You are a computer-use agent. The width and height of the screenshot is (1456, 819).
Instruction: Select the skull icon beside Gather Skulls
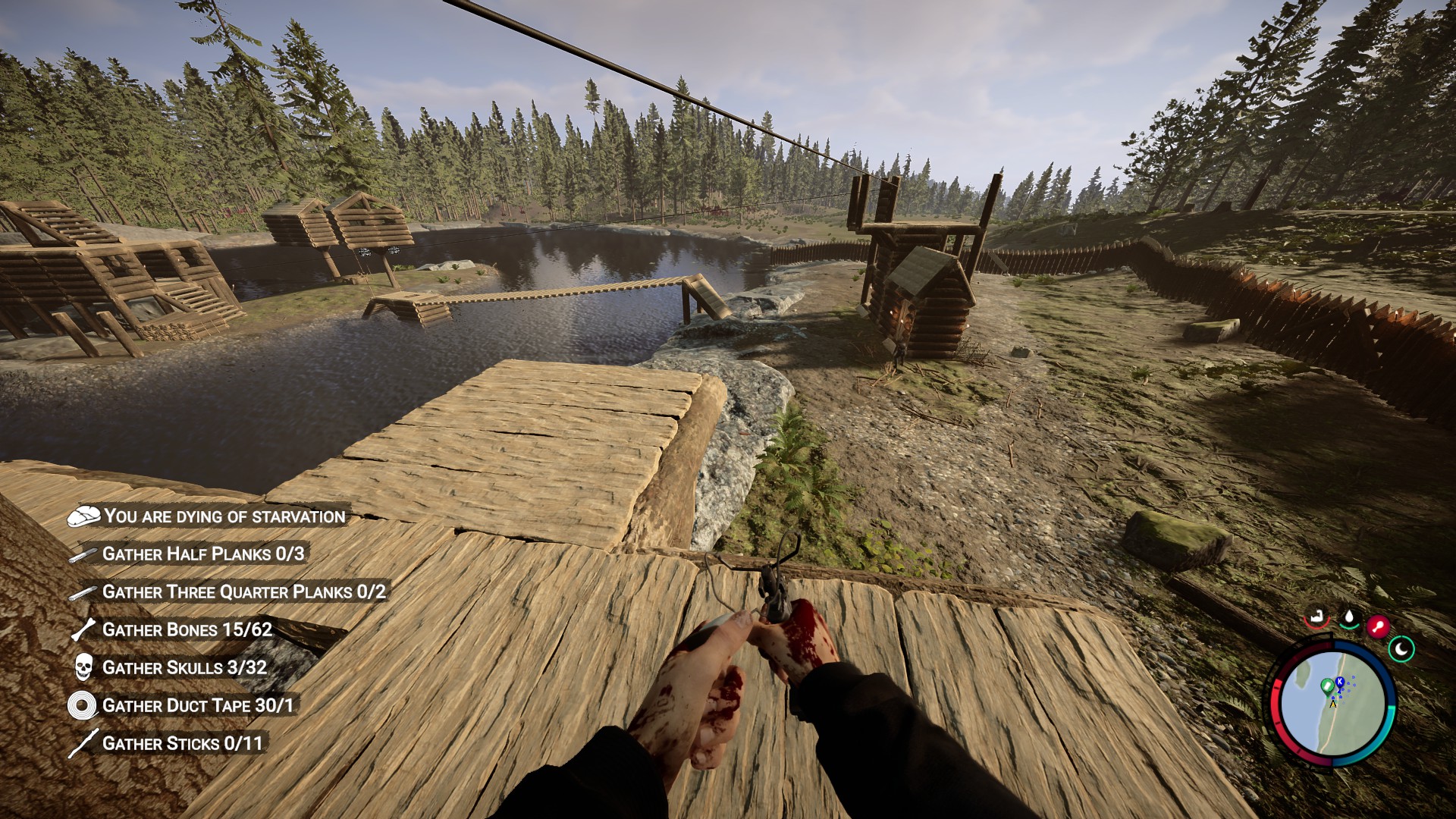point(83,667)
